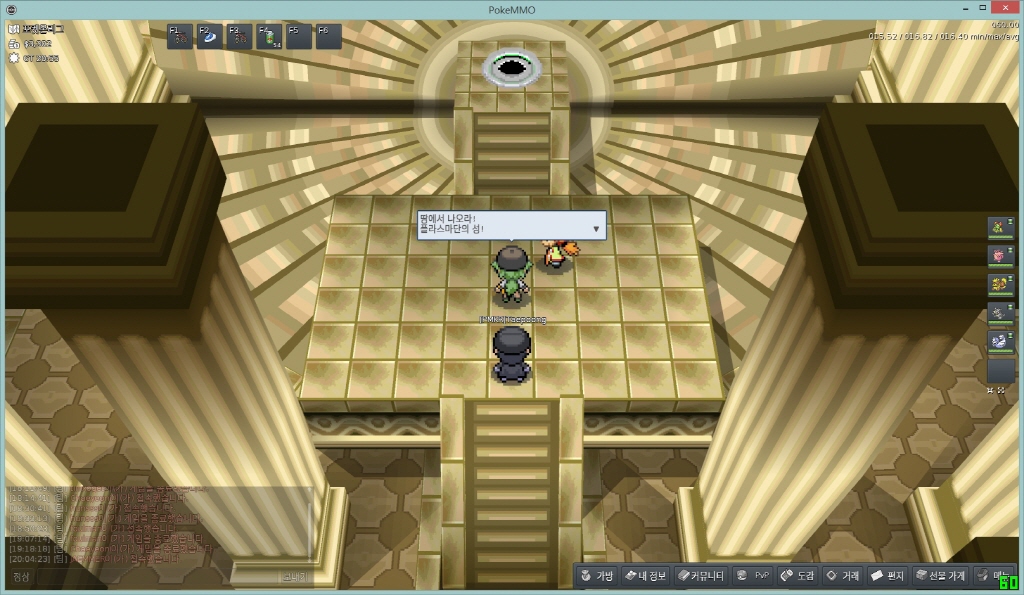This screenshot has height=595, width=1024.
Task: Use the bicycle in hotbar slot F3
Action: 240,37
